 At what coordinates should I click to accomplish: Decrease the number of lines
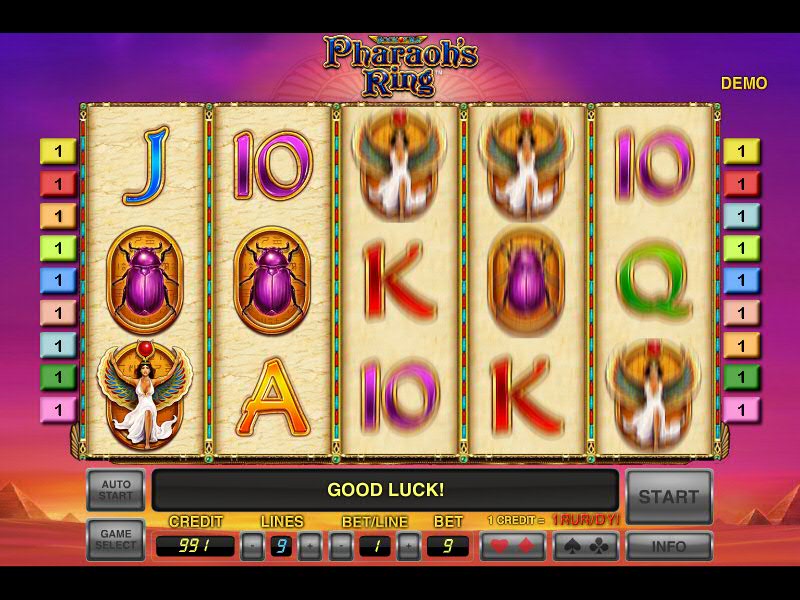[253, 546]
